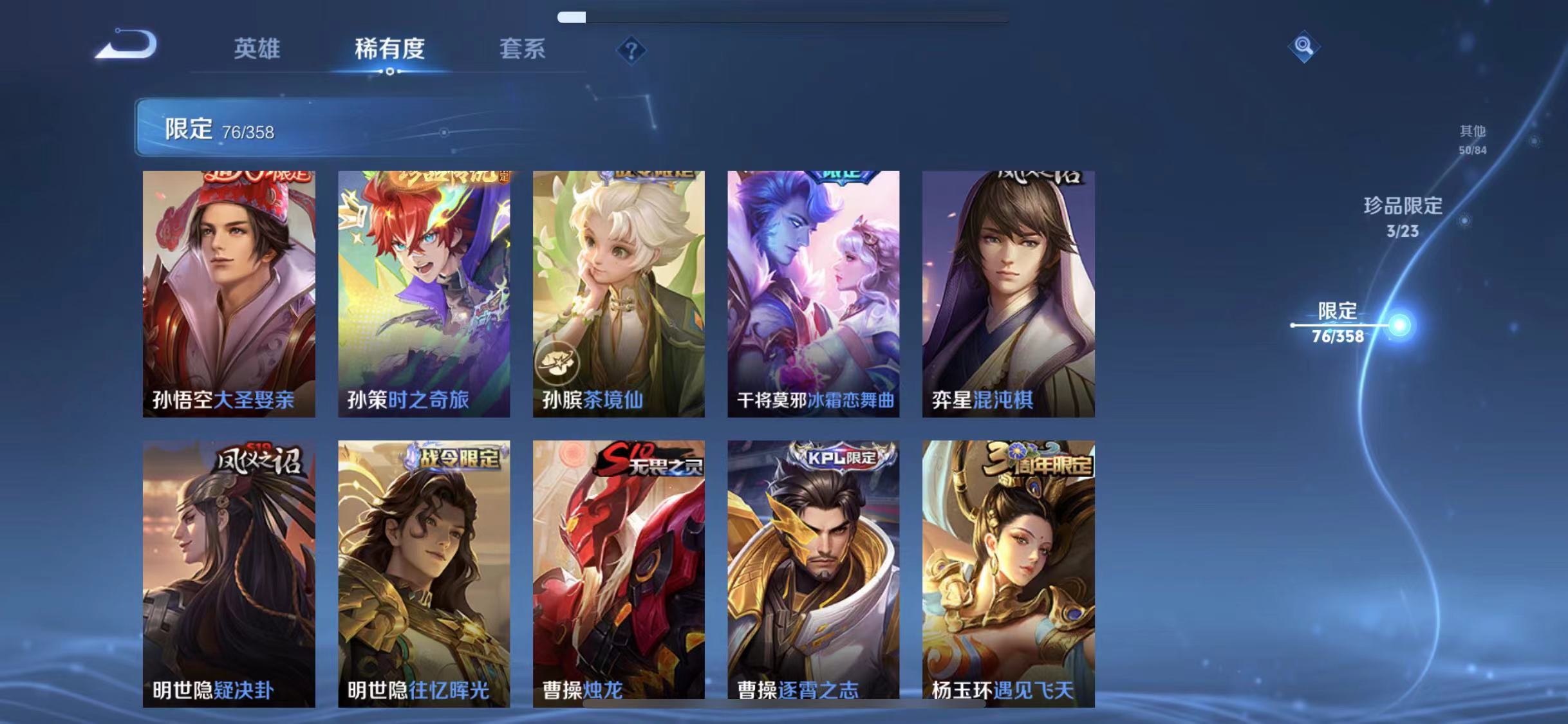Open search via the magnifier icon
The height and width of the screenshot is (724, 1568).
click(1304, 46)
